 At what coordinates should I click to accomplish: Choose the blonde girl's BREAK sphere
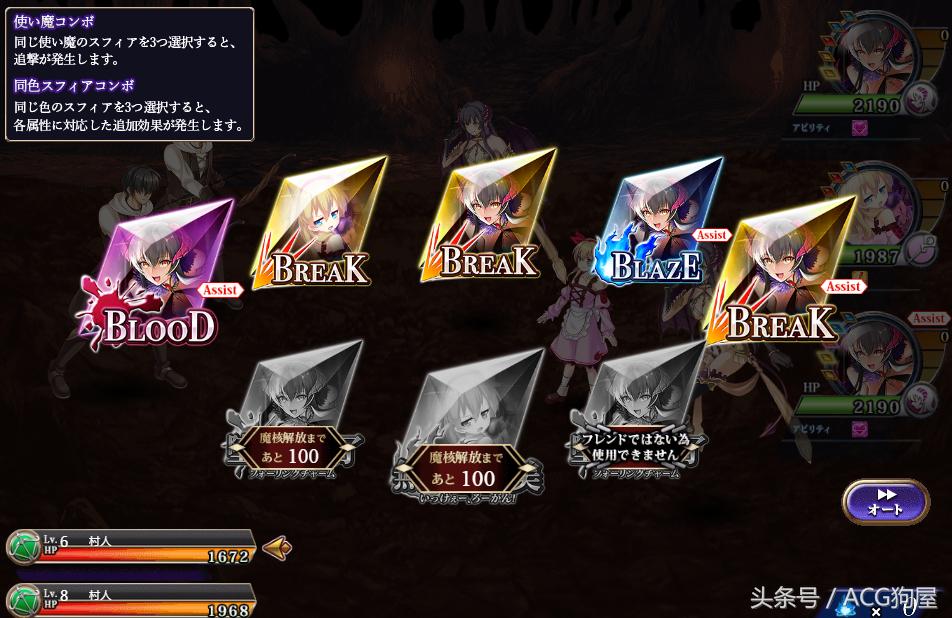pyautogui.click(x=320, y=225)
